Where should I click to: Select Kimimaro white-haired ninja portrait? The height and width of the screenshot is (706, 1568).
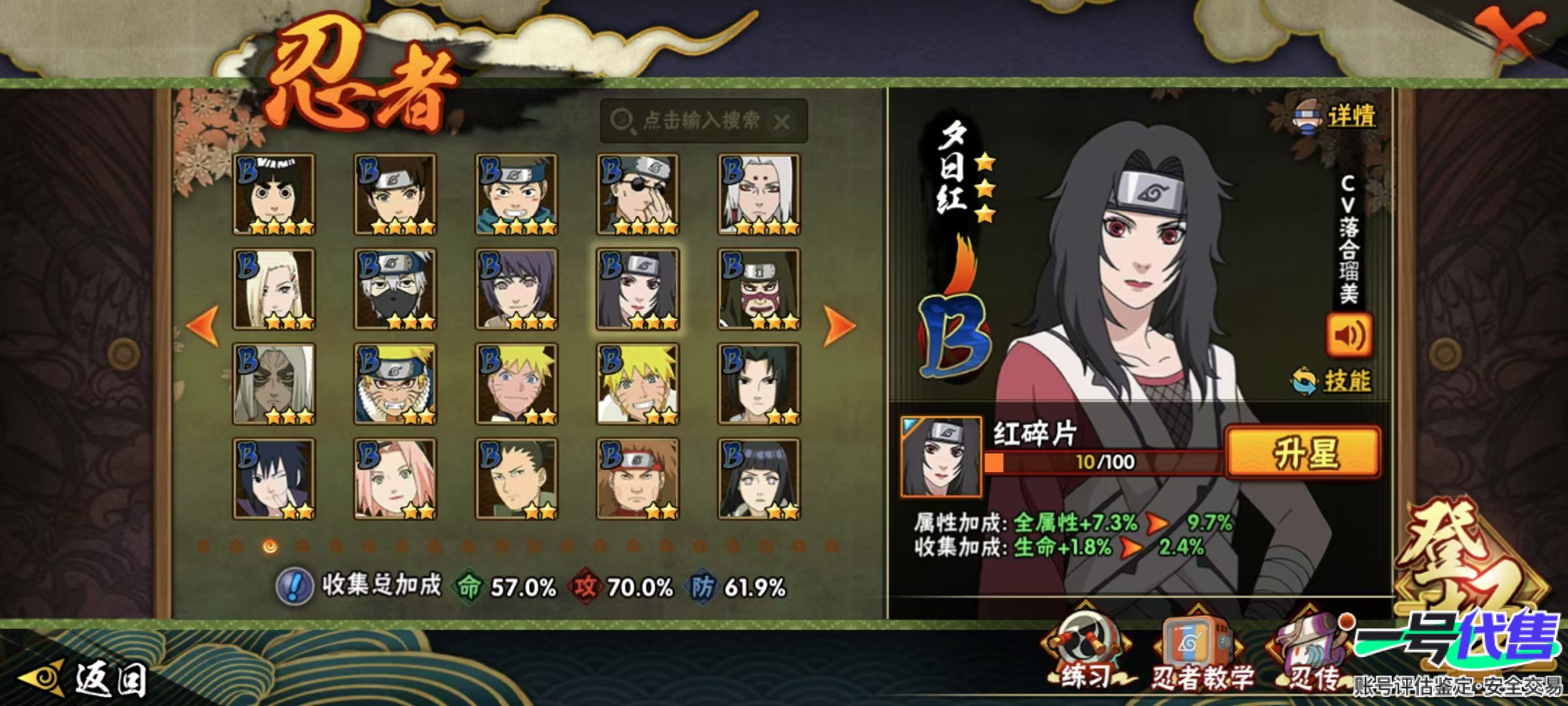pos(759,194)
